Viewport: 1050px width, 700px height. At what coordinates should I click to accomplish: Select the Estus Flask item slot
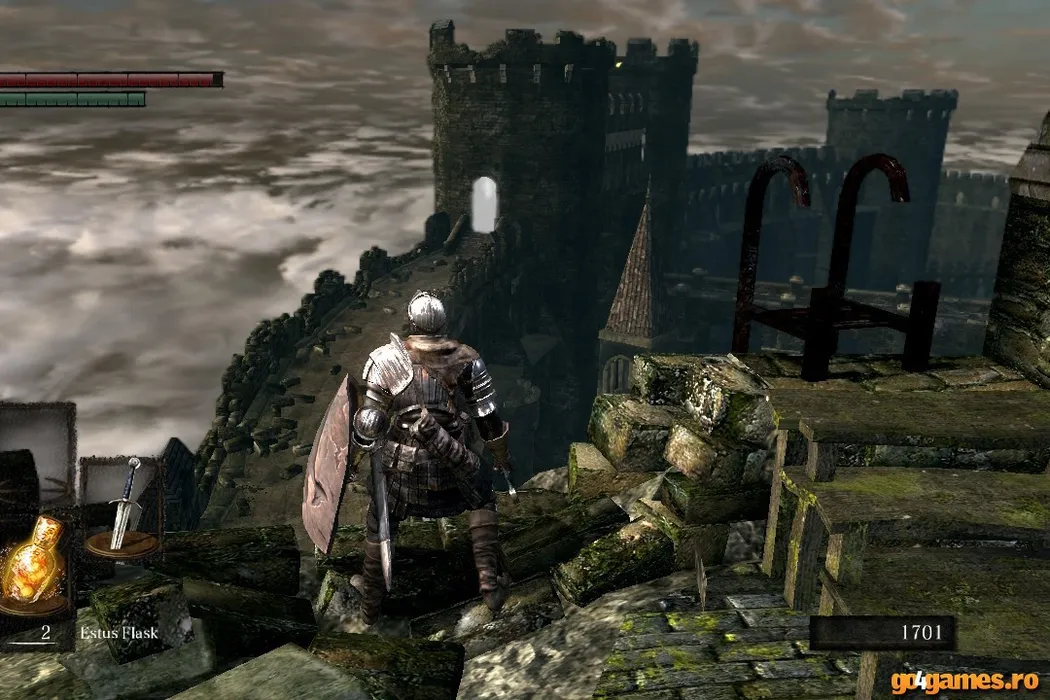pos(32,563)
